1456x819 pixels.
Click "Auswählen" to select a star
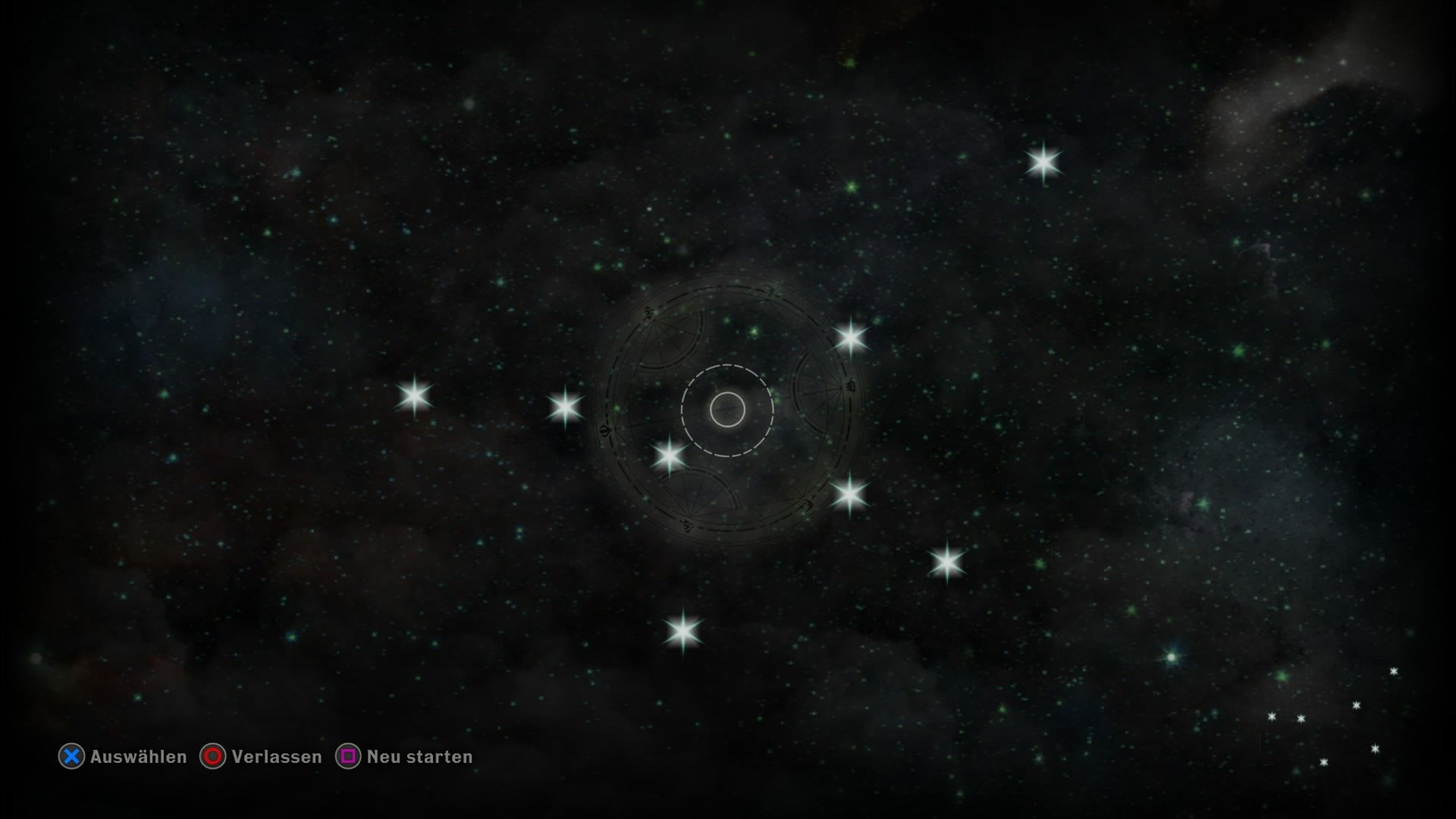(139, 757)
